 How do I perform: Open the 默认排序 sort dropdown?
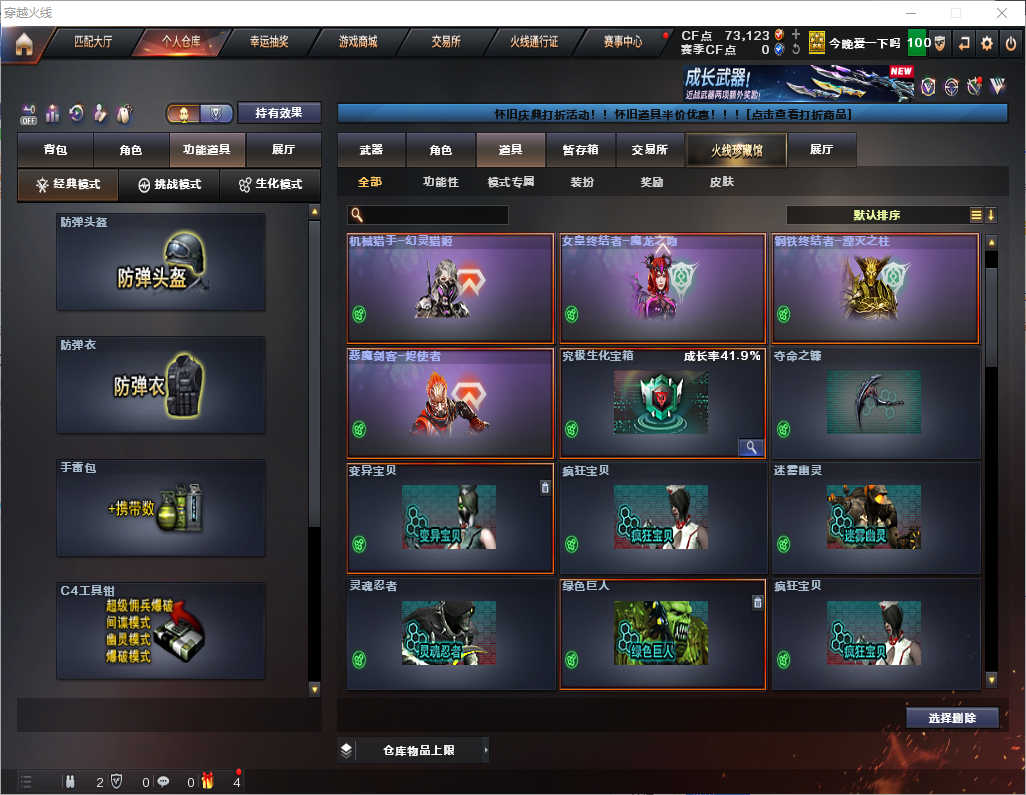[875, 215]
